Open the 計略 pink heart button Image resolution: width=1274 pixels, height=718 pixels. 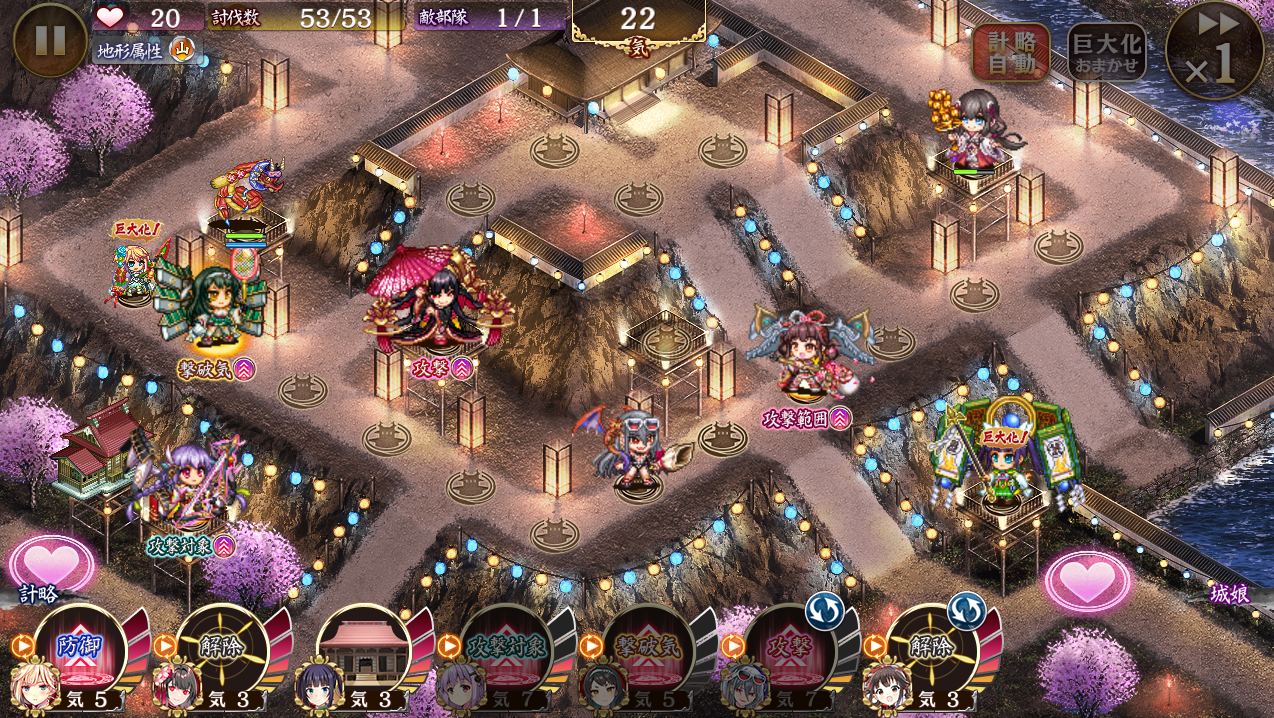tap(51, 565)
